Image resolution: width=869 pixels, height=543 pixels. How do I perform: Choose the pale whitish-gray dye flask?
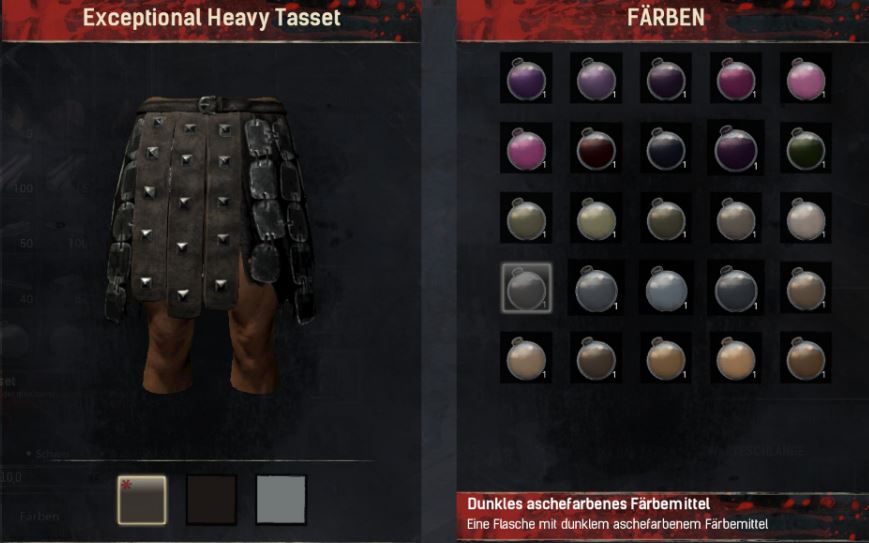(806, 219)
